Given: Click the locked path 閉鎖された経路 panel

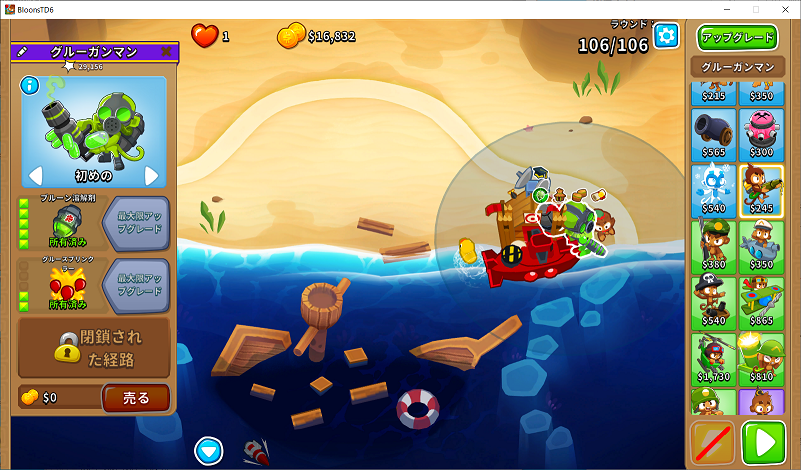Looking at the screenshot, I should [94, 346].
